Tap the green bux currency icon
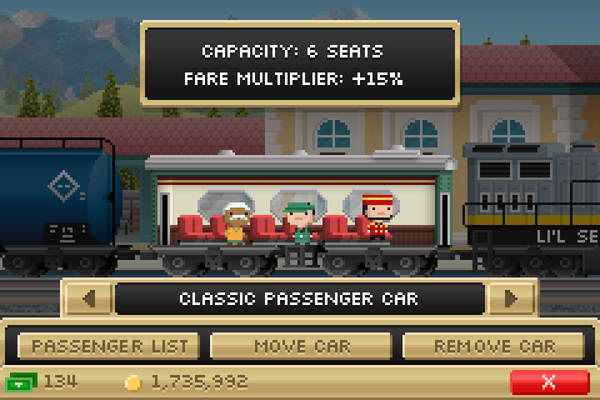Viewport: 600px width, 400px height. pyautogui.click(x=22, y=382)
